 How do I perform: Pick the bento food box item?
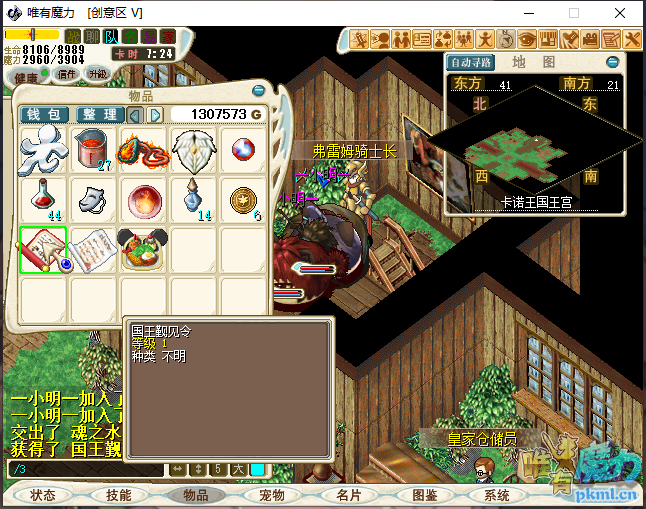point(144,250)
